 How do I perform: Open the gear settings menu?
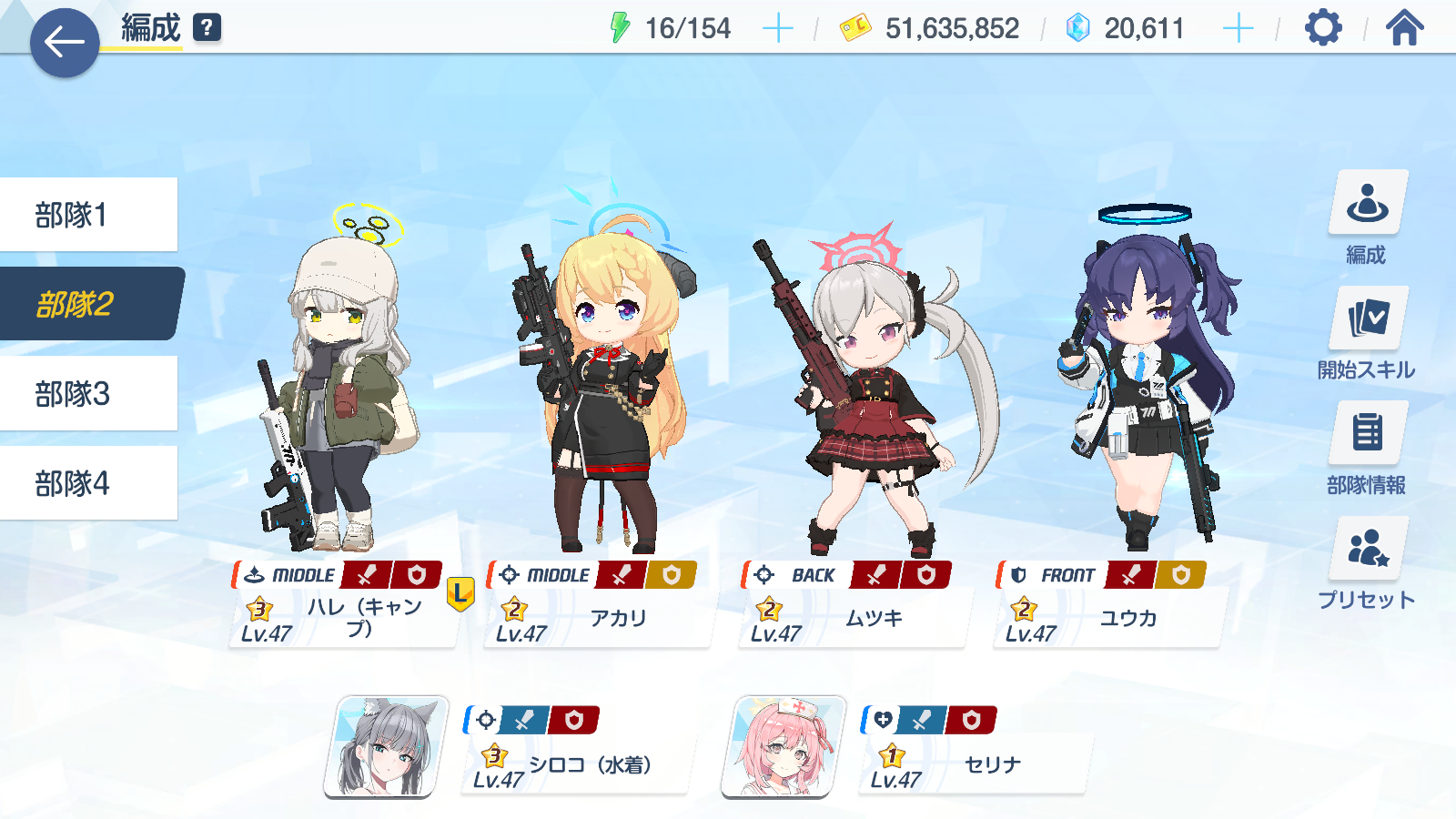tap(1323, 28)
